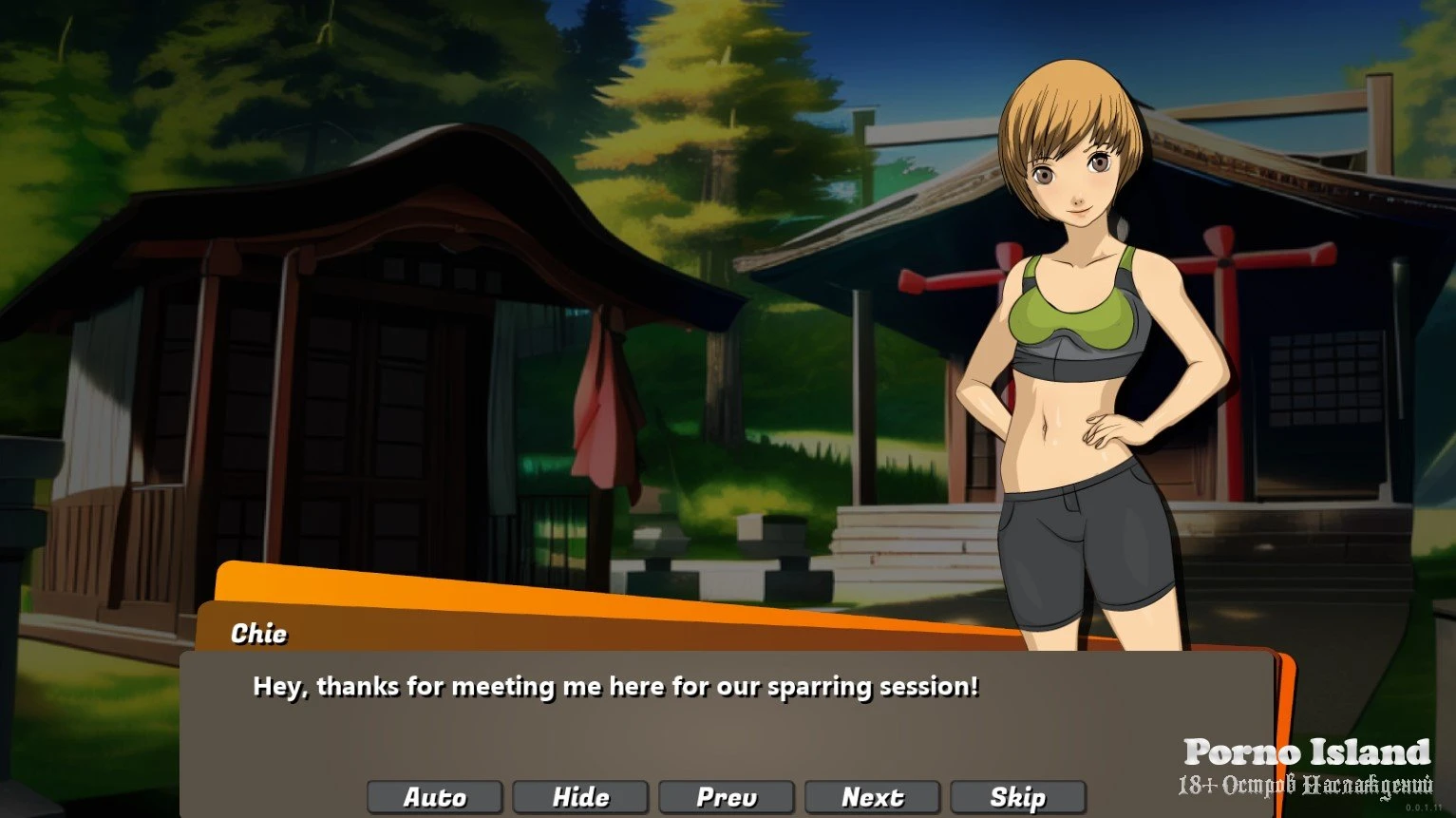The image size is (1456, 818).
Task: Go back with the Prev button
Action: click(727, 797)
